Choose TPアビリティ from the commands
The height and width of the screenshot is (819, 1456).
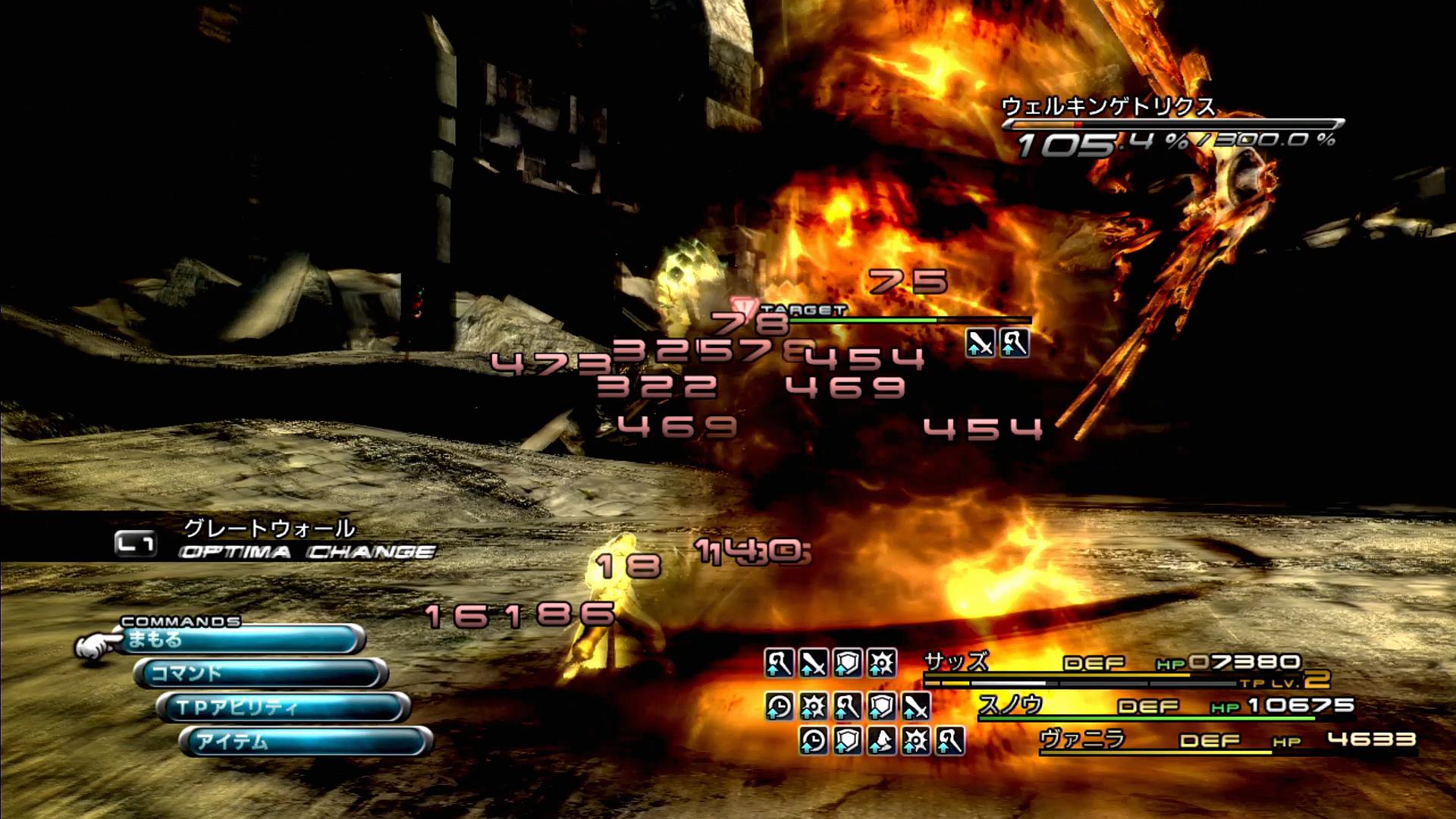coord(284,708)
